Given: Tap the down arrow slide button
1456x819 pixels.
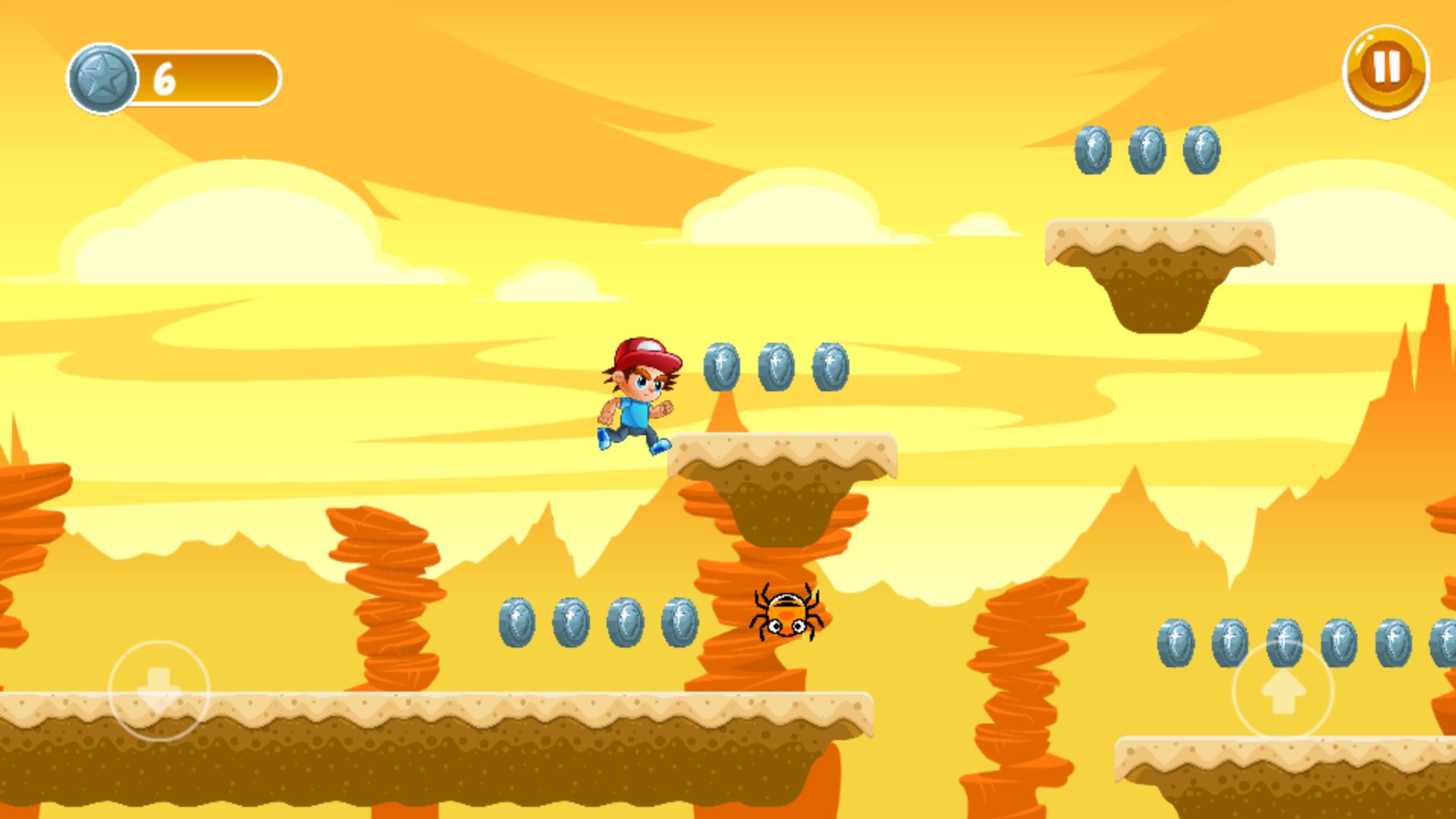Looking at the screenshot, I should click(x=158, y=689).
